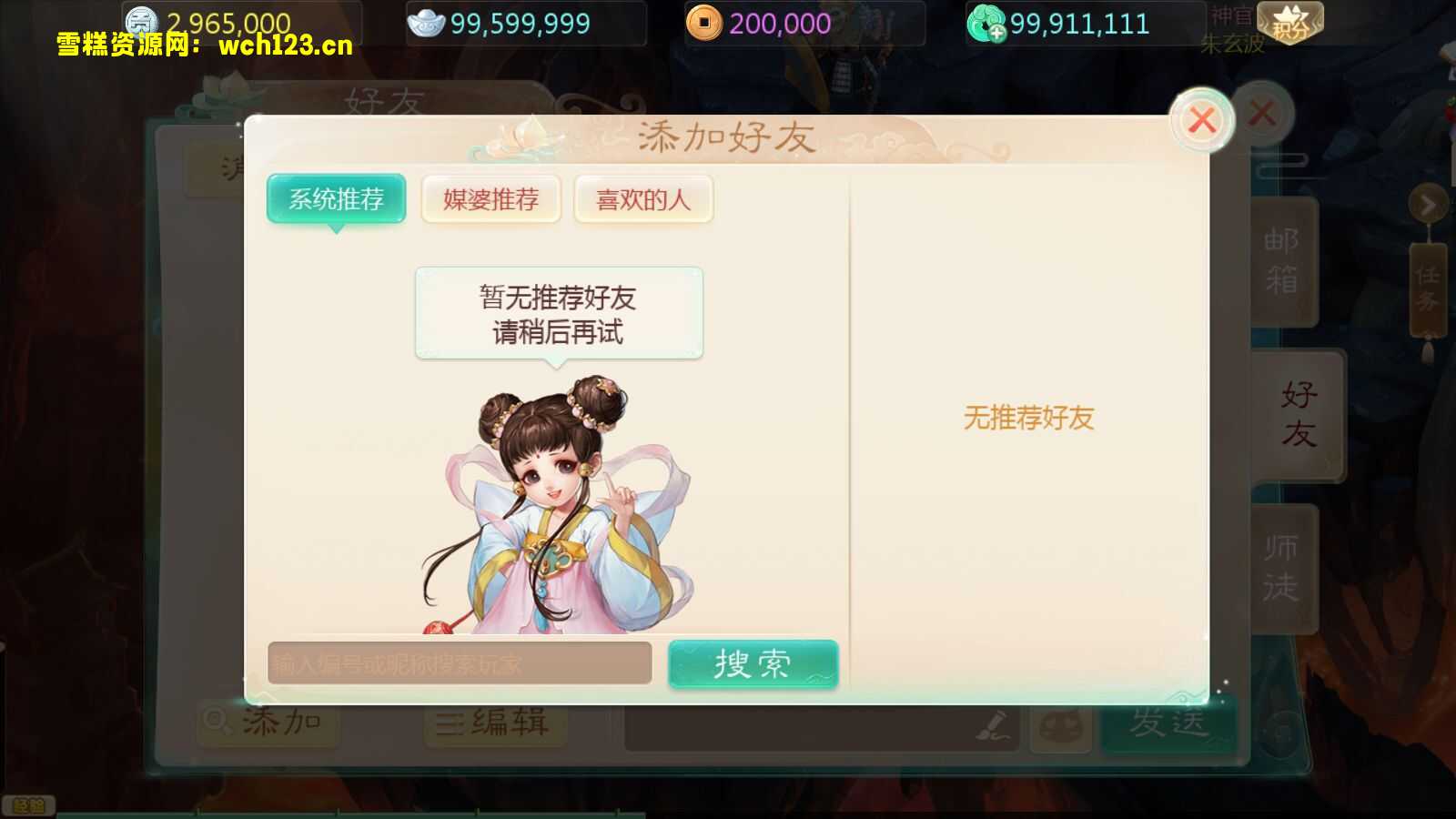The height and width of the screenshot is (819, 1456).
Task: Select the 系统推荐 tab
Action: (336, 197)
